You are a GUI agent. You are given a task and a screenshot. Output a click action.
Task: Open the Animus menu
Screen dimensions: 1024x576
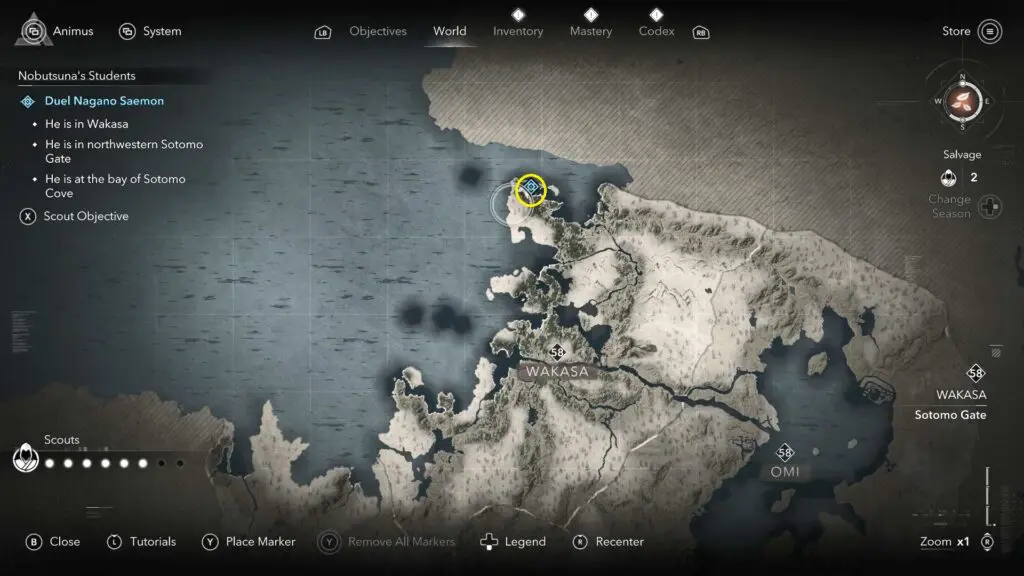click(58, 31)
